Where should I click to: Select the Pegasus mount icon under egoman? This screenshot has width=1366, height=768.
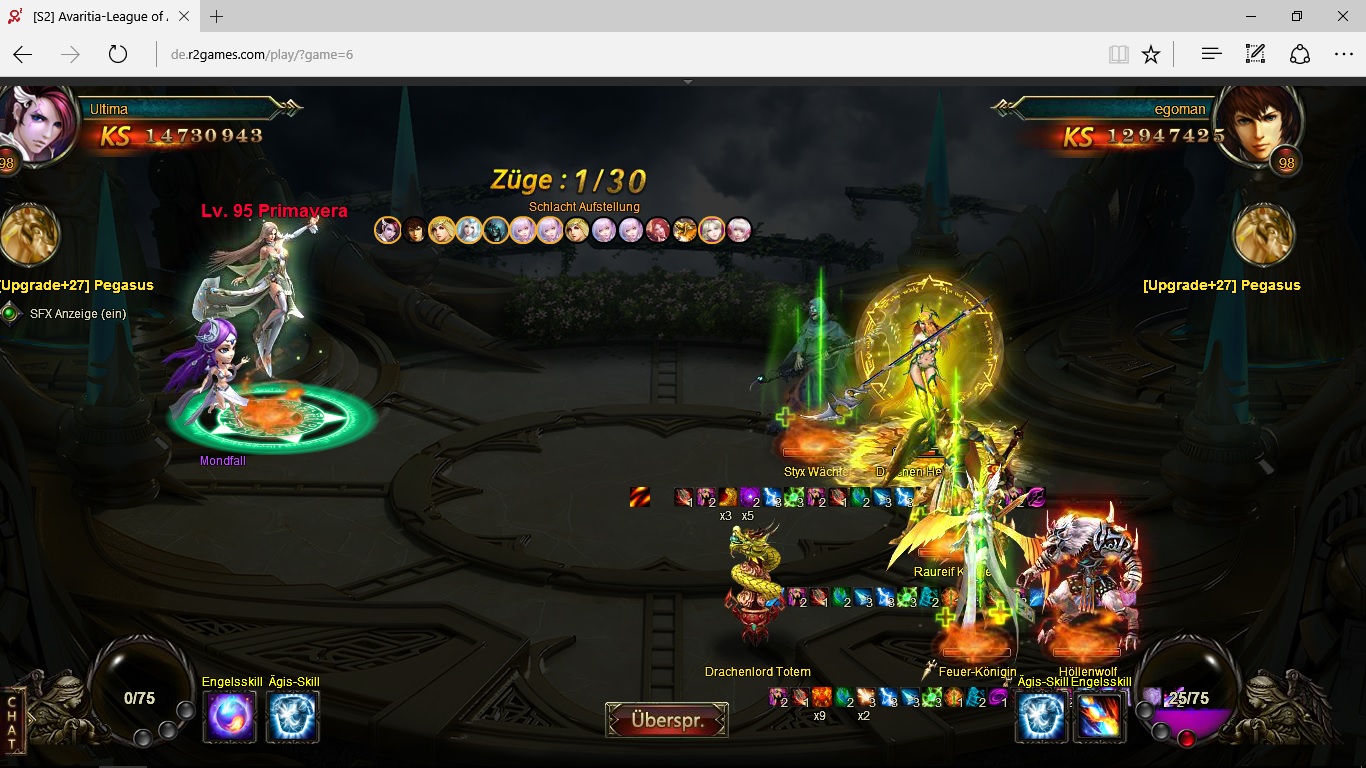1265,236
